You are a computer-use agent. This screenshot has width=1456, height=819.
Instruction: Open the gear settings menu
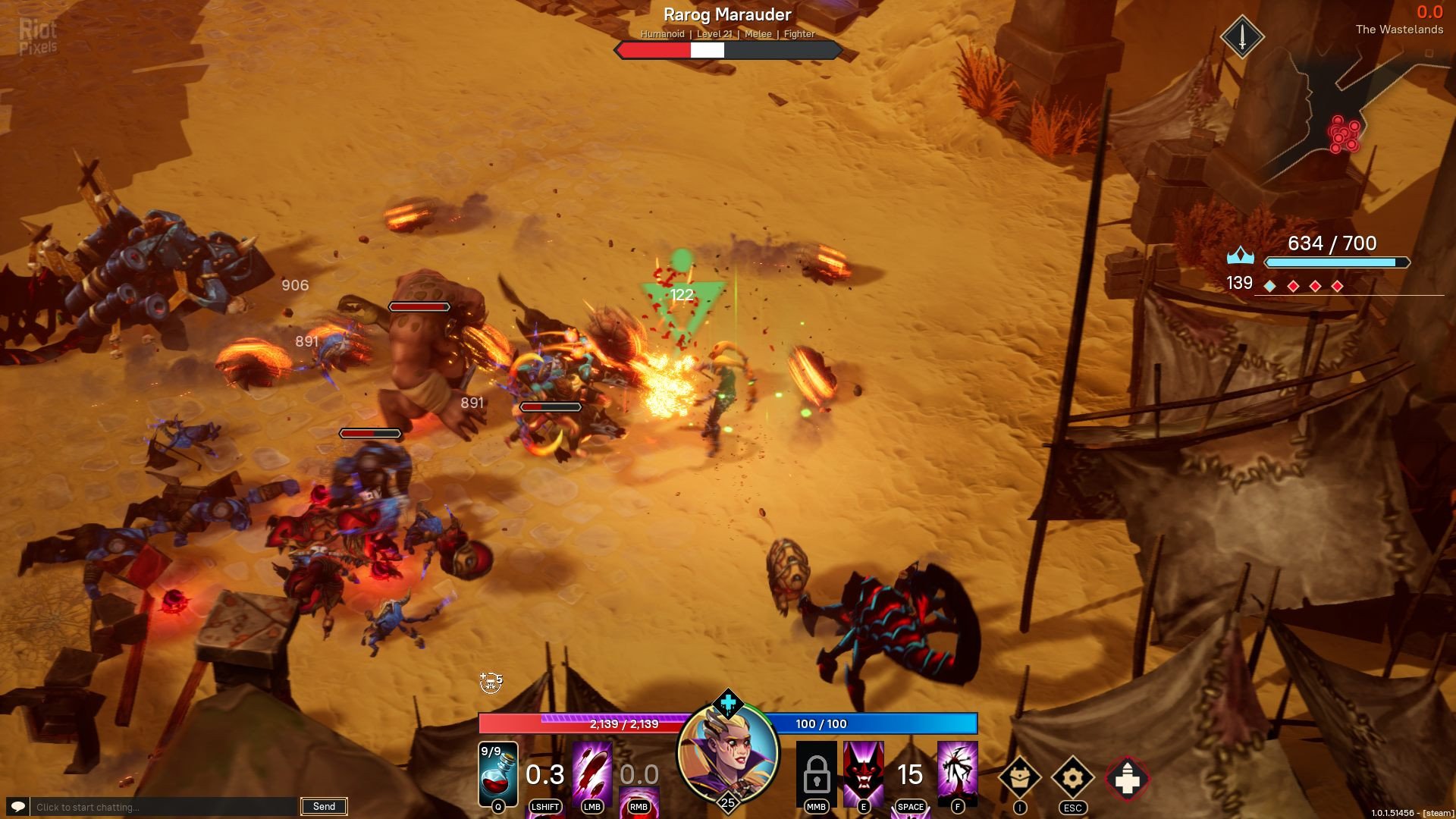pos(1072,777)
